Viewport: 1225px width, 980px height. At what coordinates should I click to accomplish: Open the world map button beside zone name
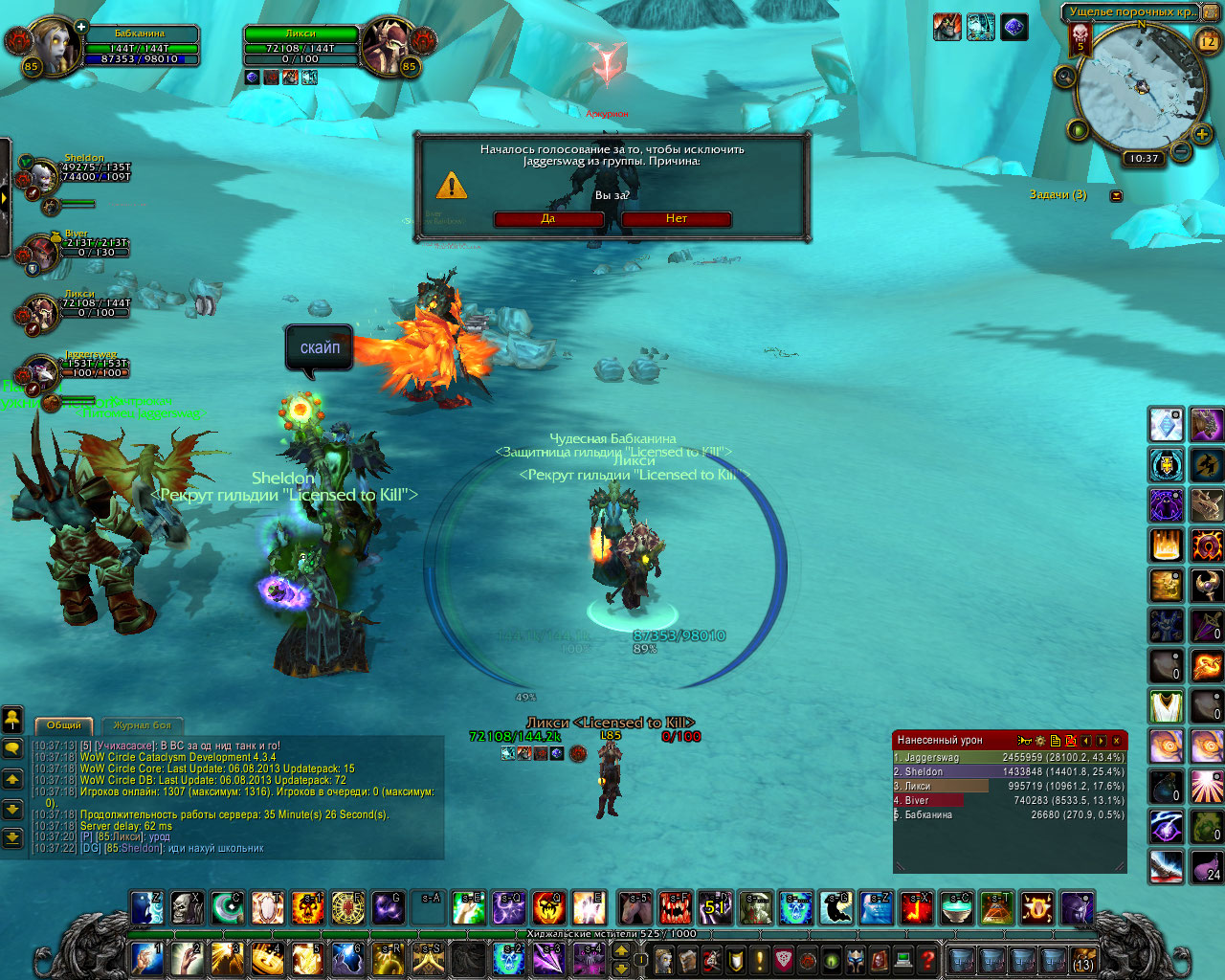click(x=1208, y=12)
